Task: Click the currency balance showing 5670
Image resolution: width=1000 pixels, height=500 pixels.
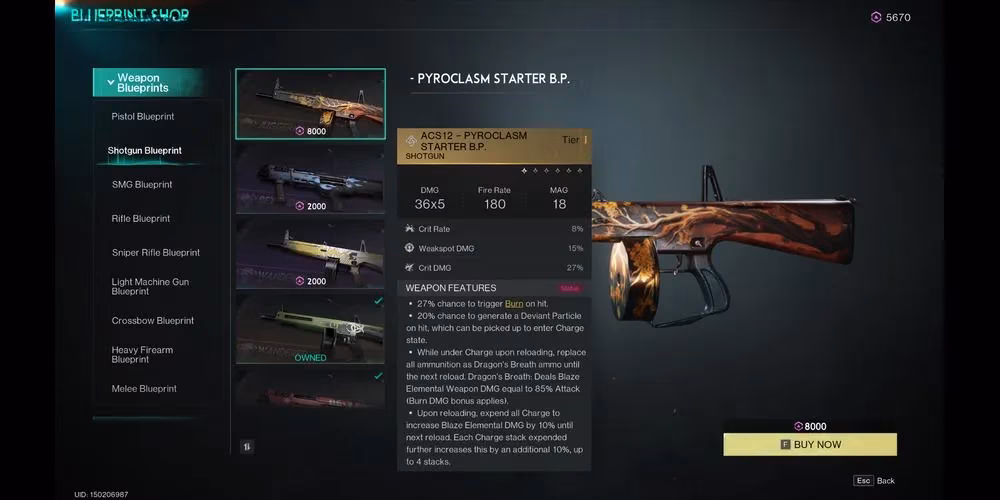Action: pyautogui.click(x=890, y=17)
